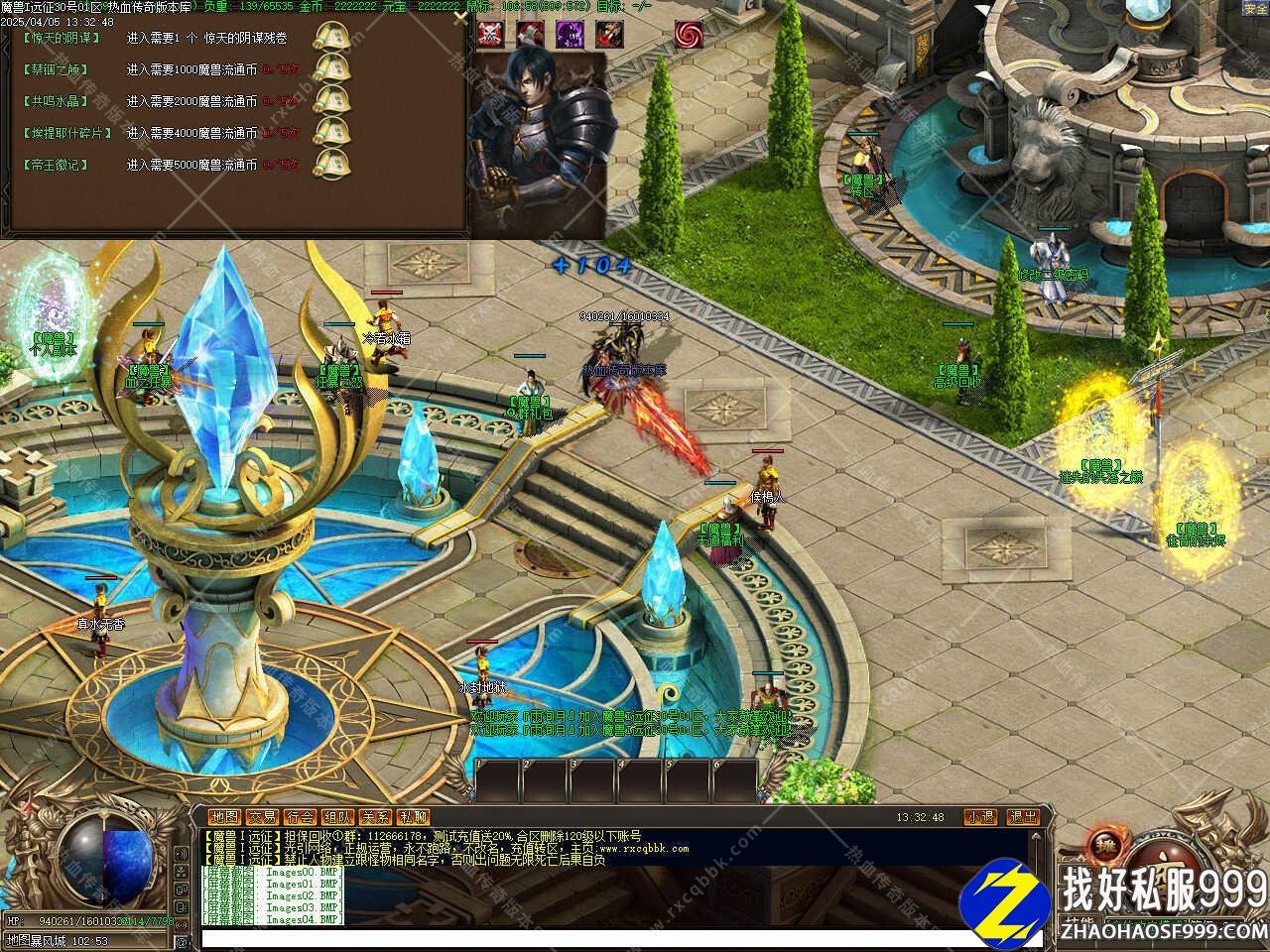Exit the game with 退出

point(1023,817)
